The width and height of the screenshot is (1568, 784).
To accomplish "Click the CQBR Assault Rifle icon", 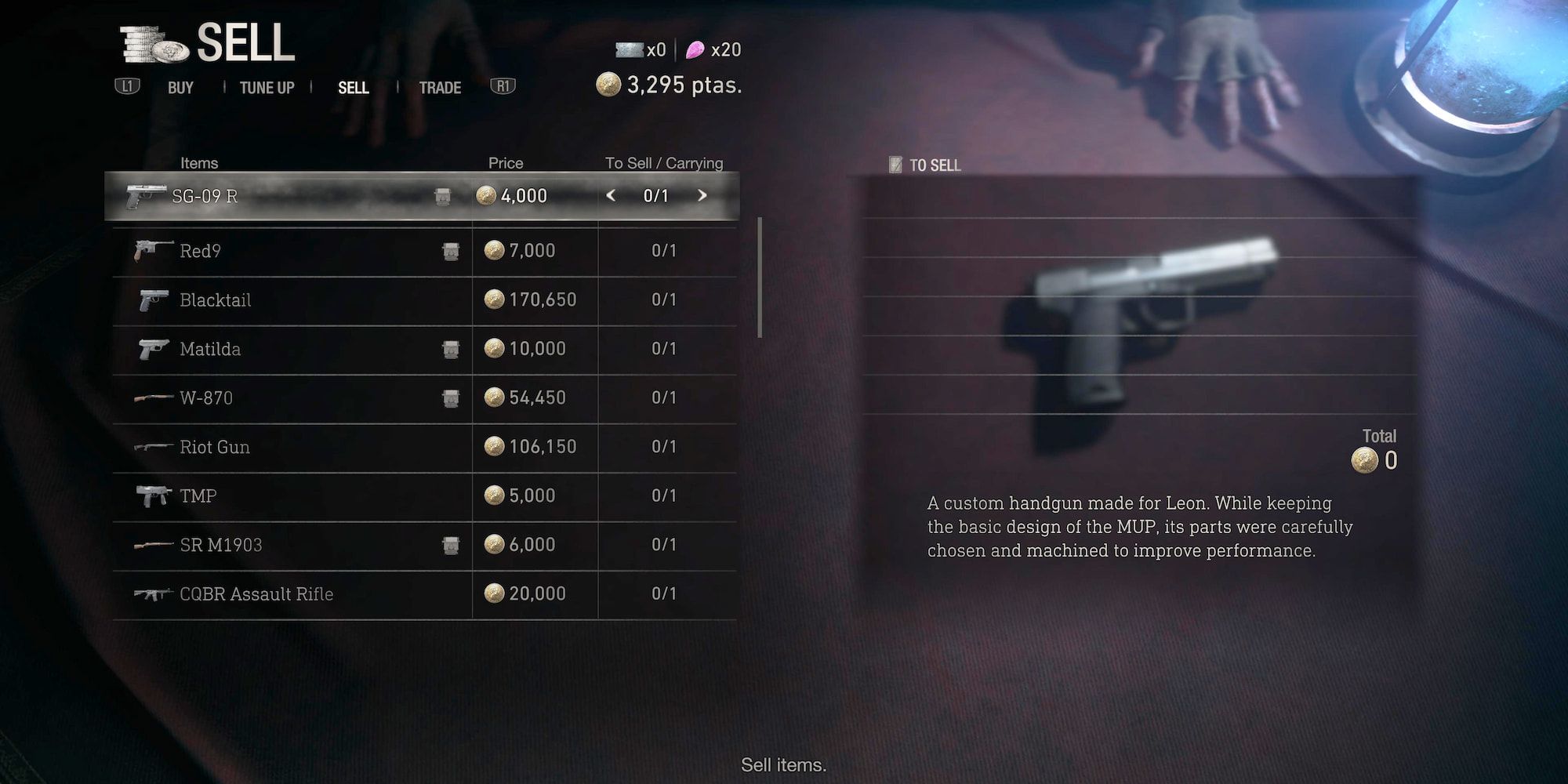I will click(153, 593).
